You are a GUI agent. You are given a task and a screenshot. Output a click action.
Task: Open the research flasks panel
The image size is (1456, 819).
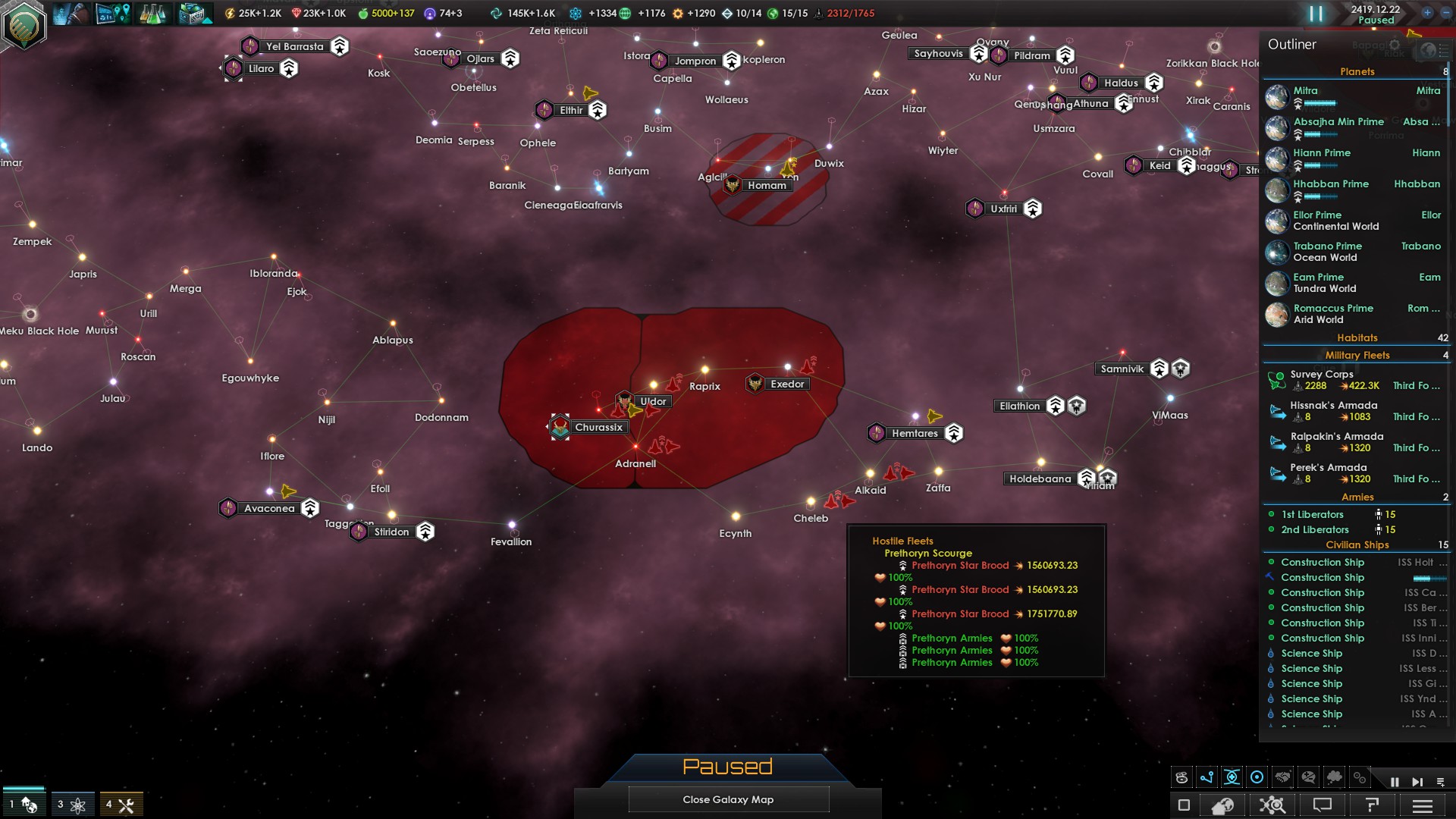152,14
